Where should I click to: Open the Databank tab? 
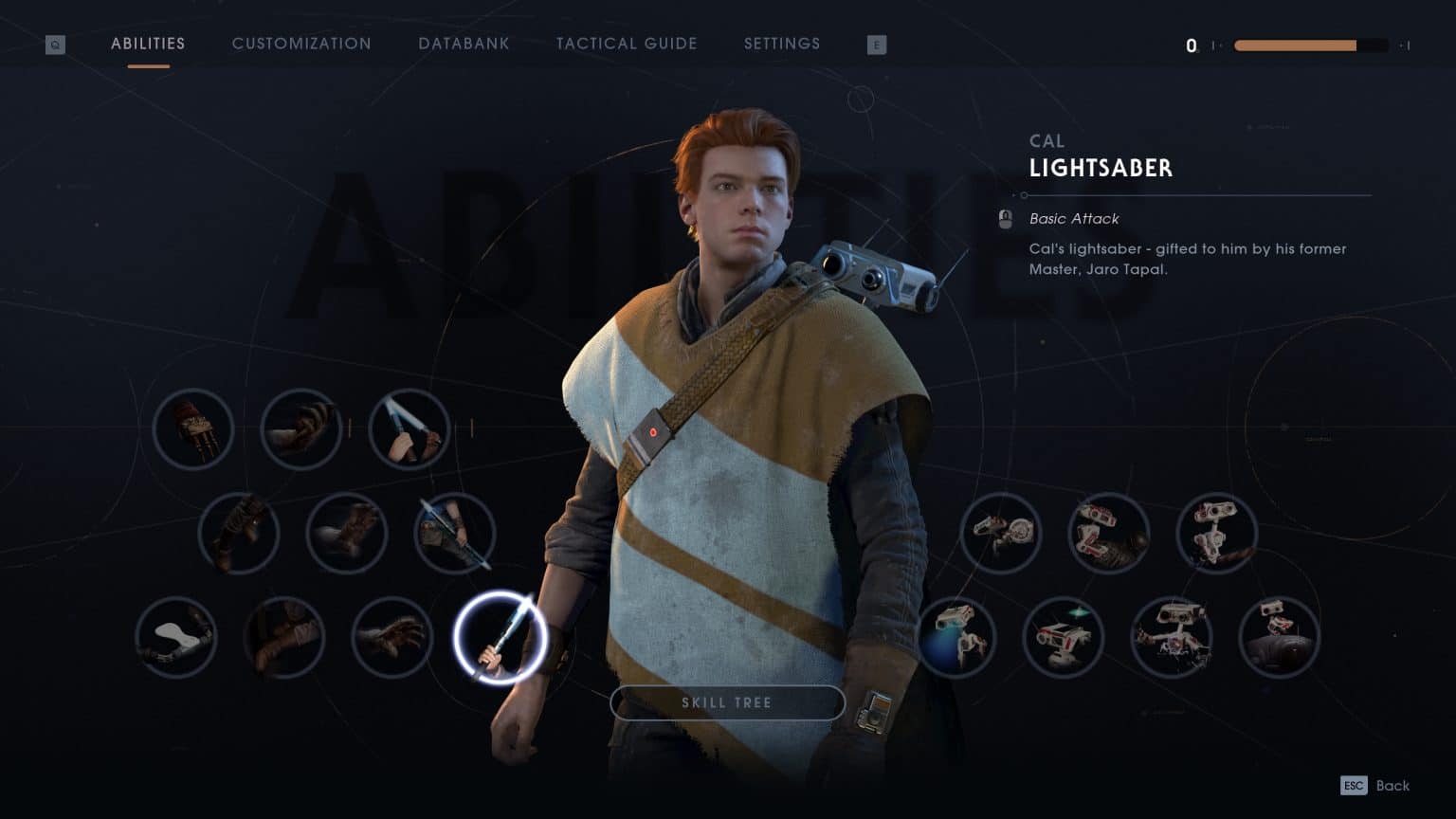coord(464,44)
